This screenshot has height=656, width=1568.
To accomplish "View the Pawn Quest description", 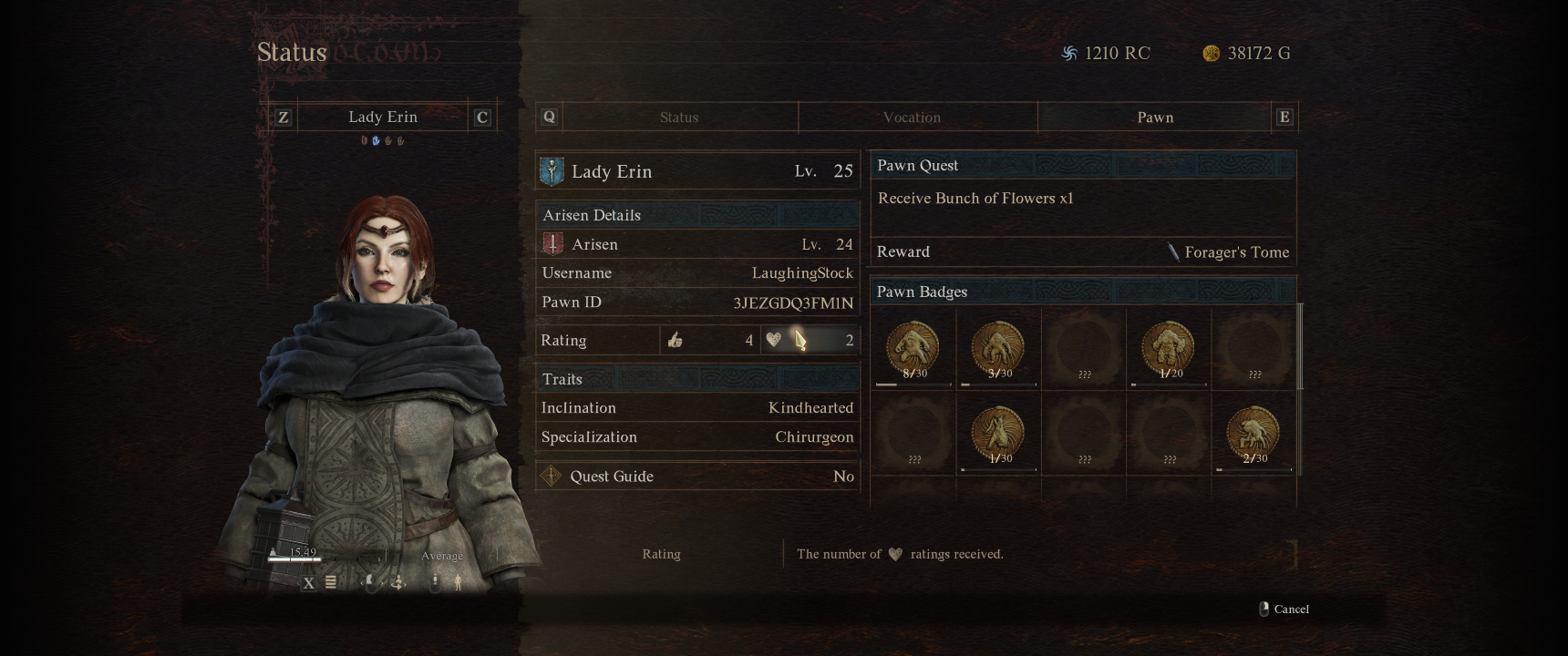I will pyautogui.click(x=975, y=199).
